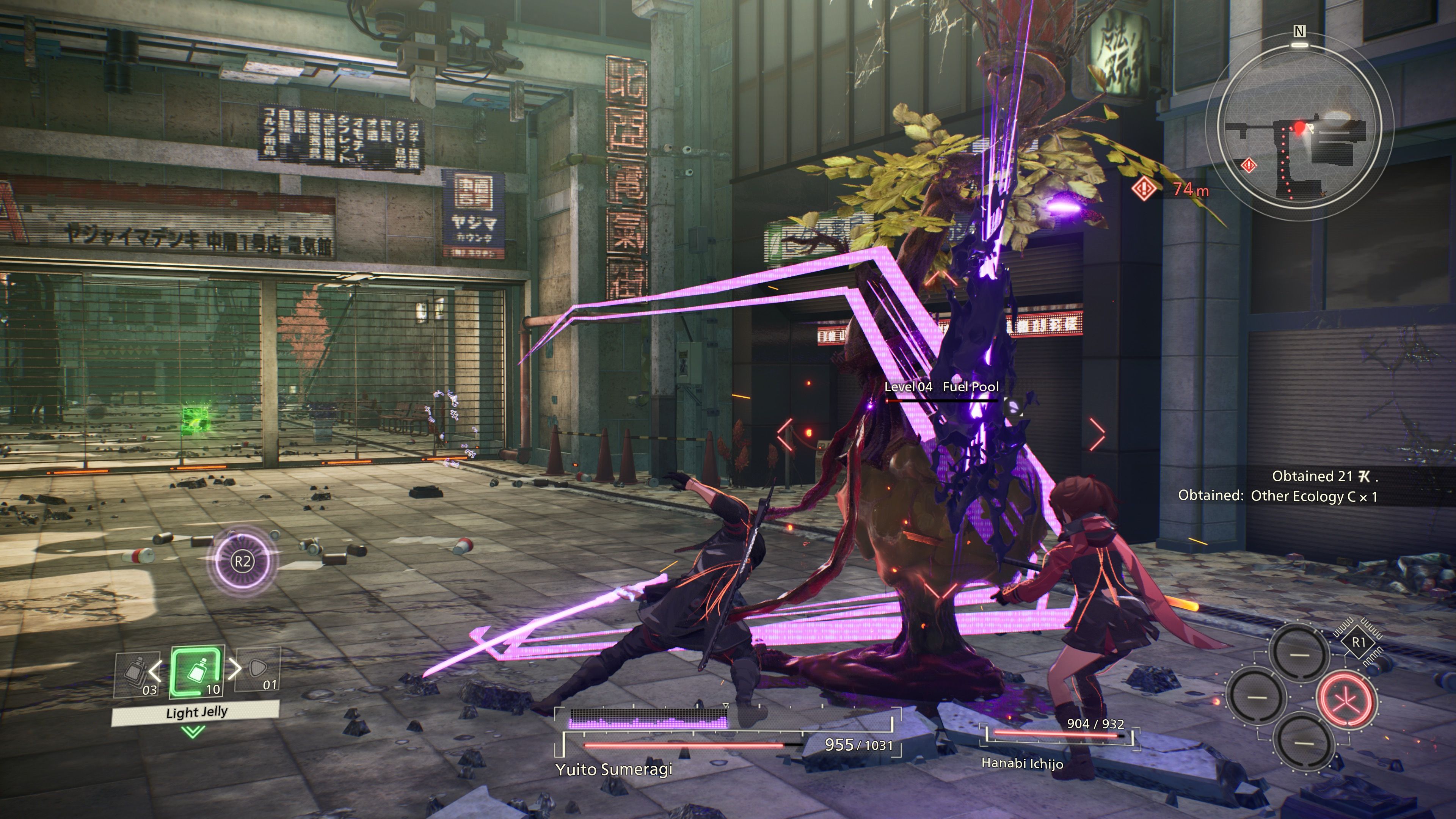1456x819 pixels.
Task: Open previous item with the left arrow
Action: click(155, 671)
